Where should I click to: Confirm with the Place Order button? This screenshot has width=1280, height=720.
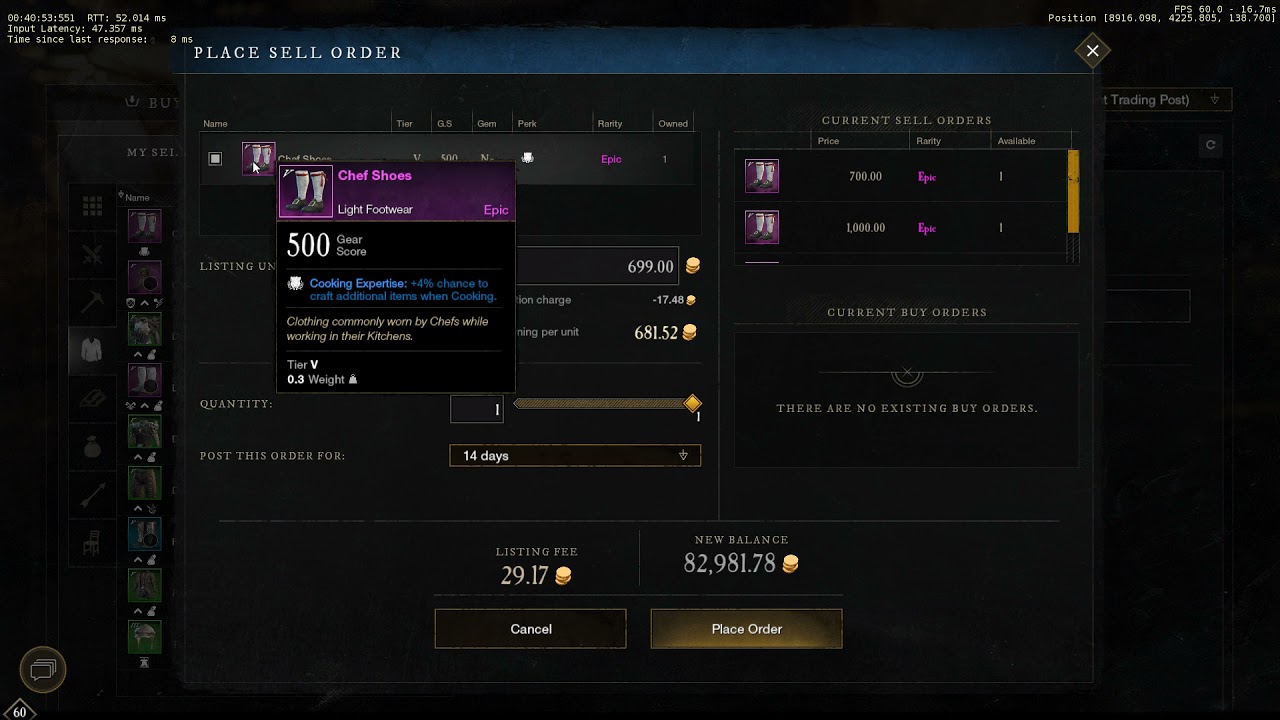pos(746,629)
